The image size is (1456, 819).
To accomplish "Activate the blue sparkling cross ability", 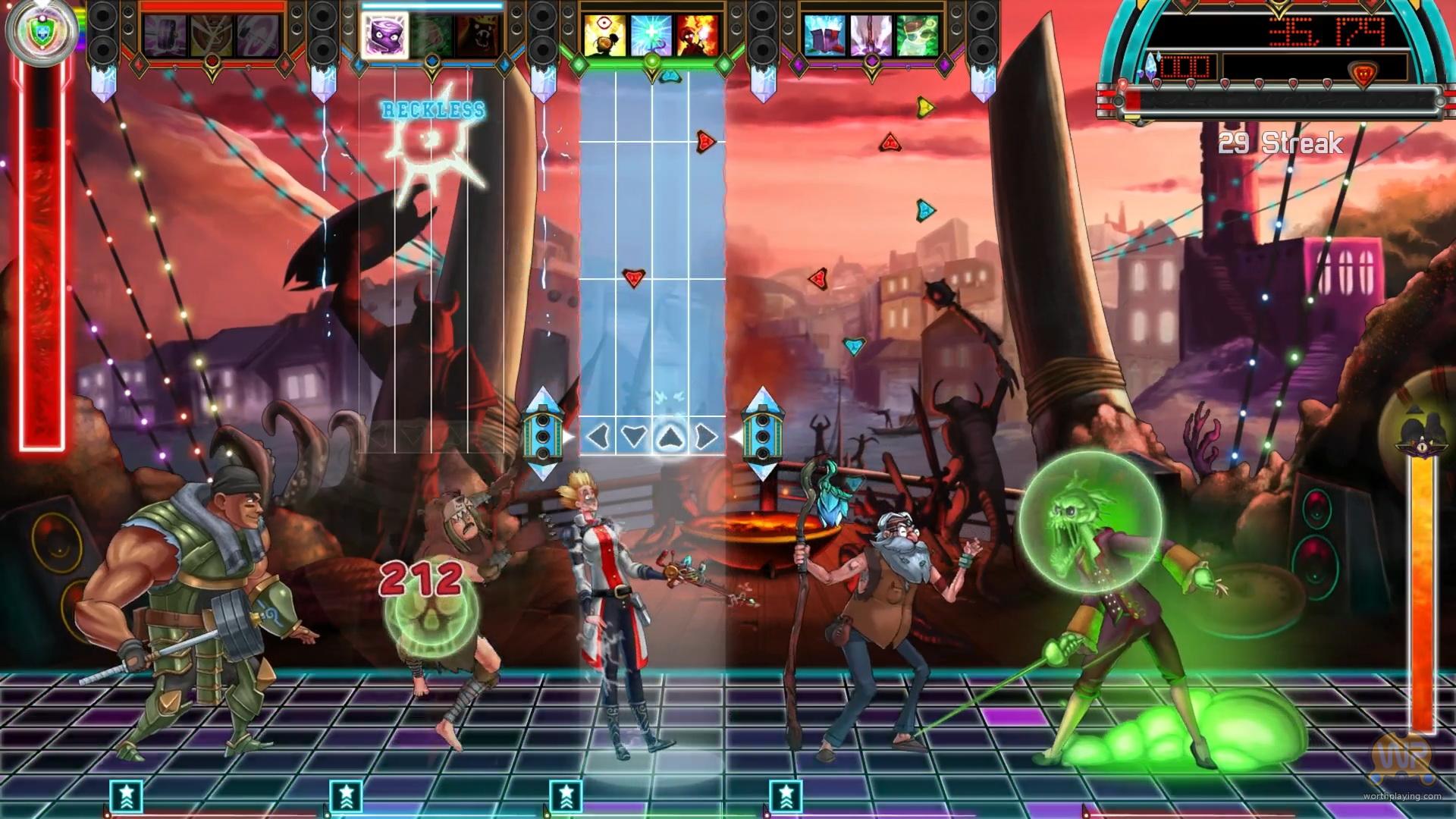I will click(651, 36).
